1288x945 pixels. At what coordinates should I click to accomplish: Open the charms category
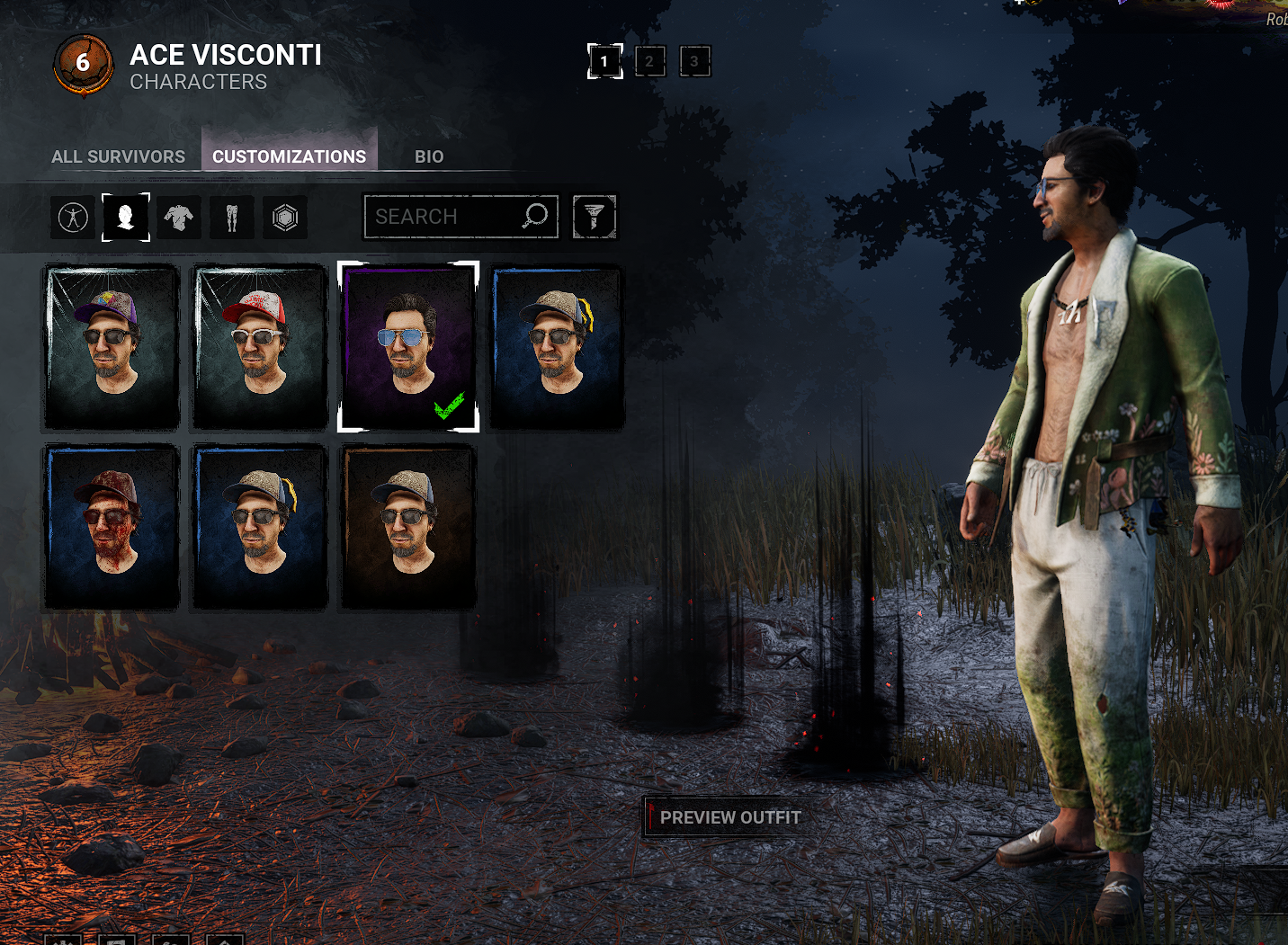tap(285, 217)
